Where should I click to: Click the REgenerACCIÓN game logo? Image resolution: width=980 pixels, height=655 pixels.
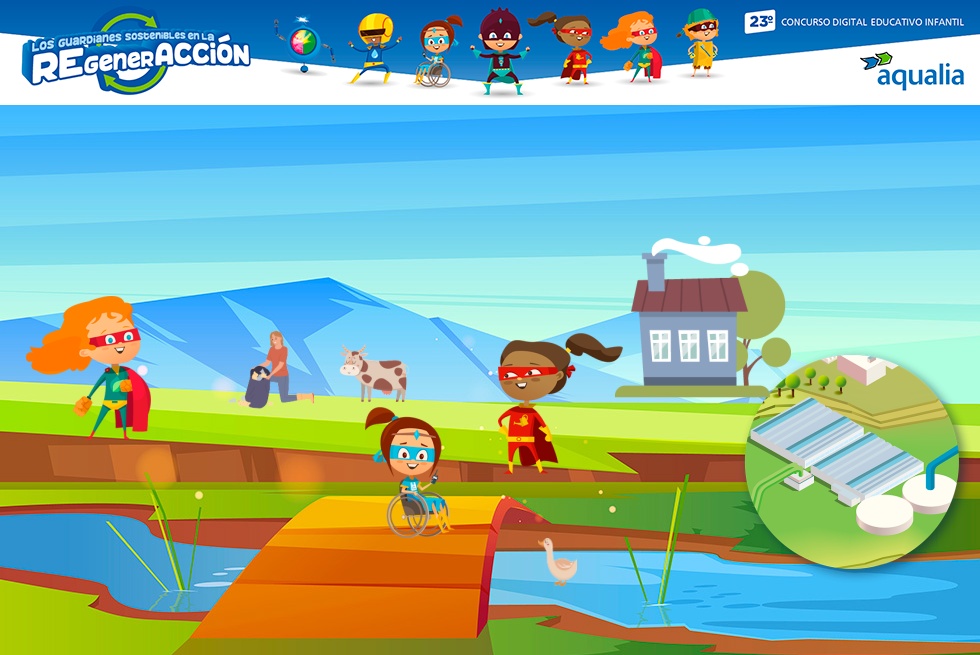point(138,56)
